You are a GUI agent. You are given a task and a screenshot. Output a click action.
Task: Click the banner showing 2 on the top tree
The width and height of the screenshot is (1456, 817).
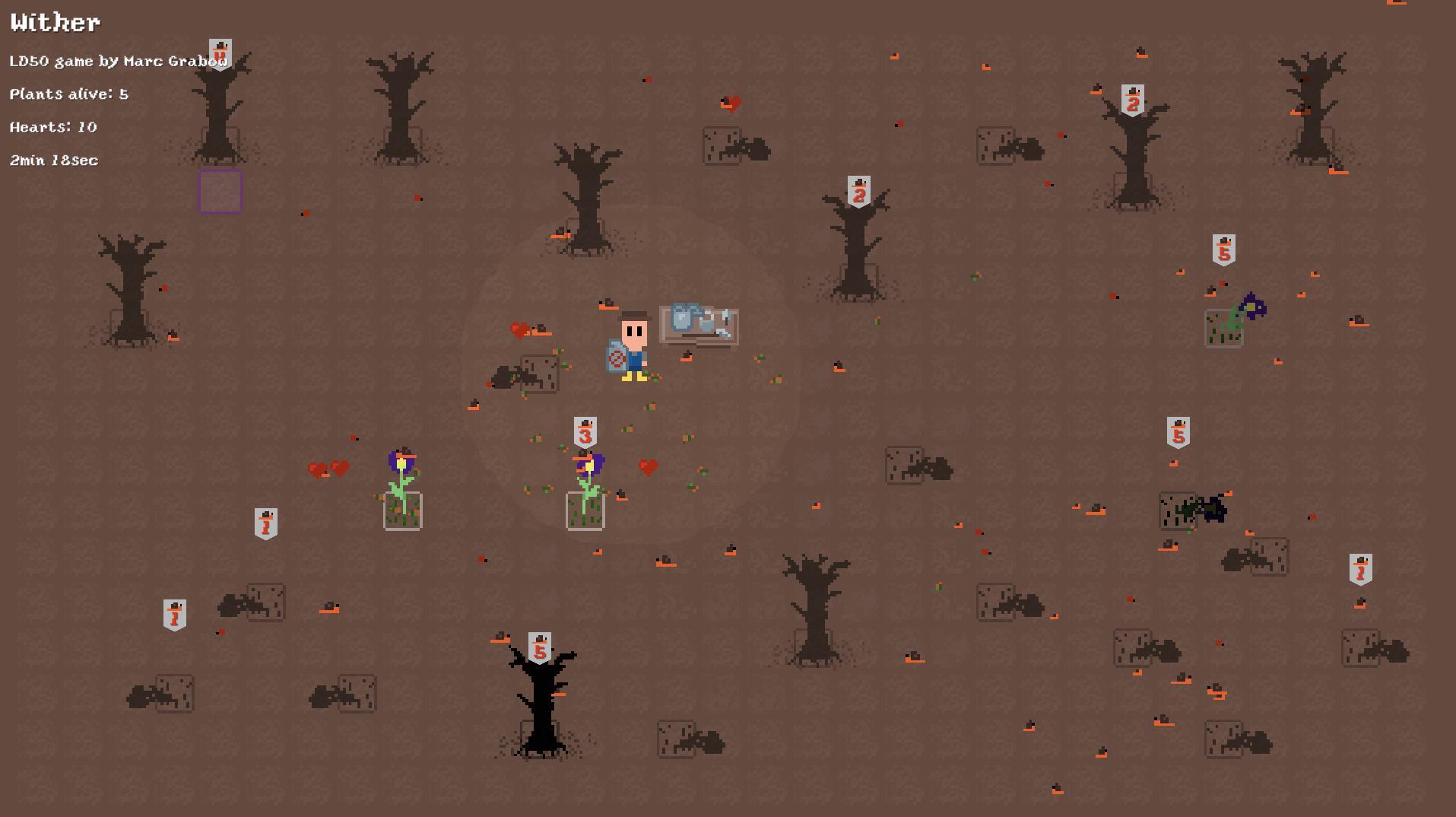coord(1134,99)
